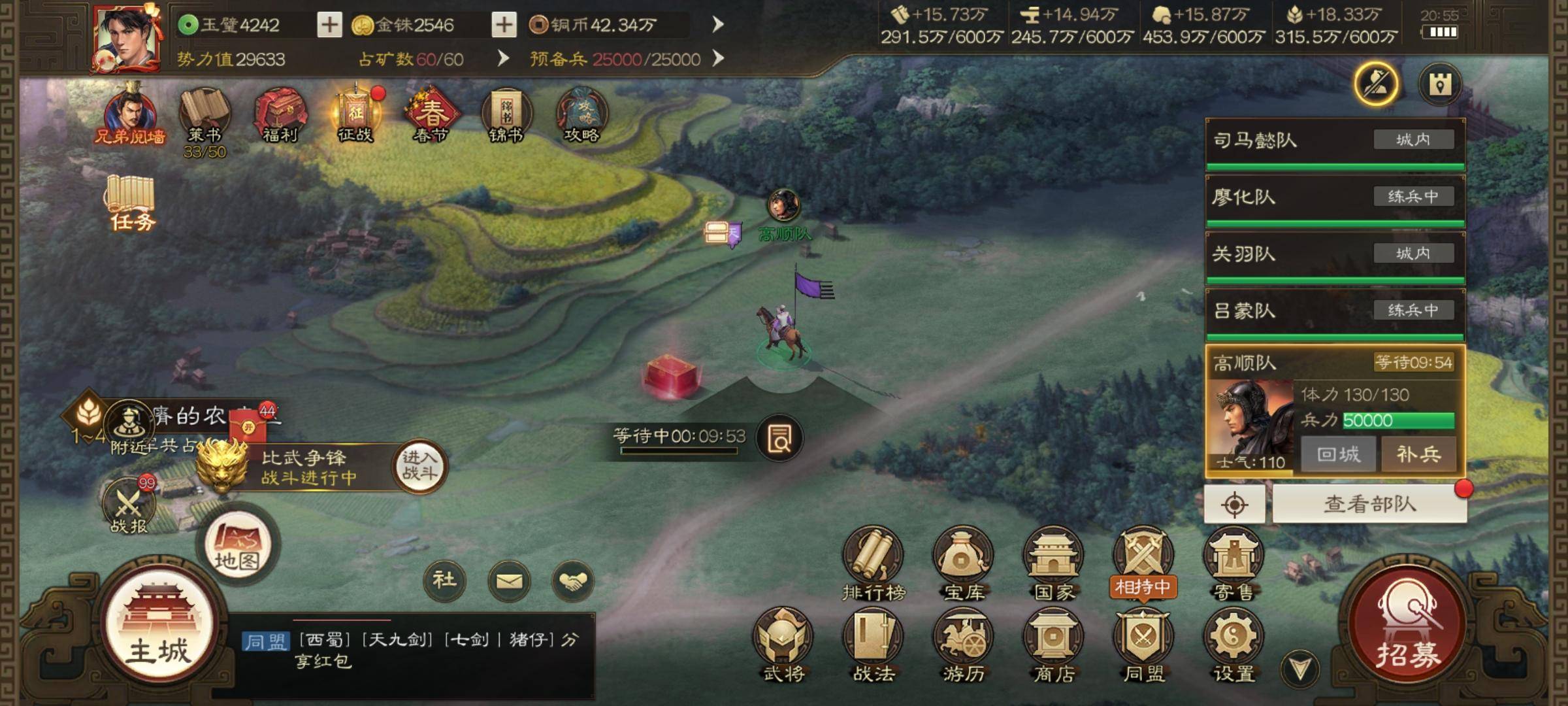Open the mail envelope icon
The width and height of the screenshot is (1568, 706).
coord(509,580)
